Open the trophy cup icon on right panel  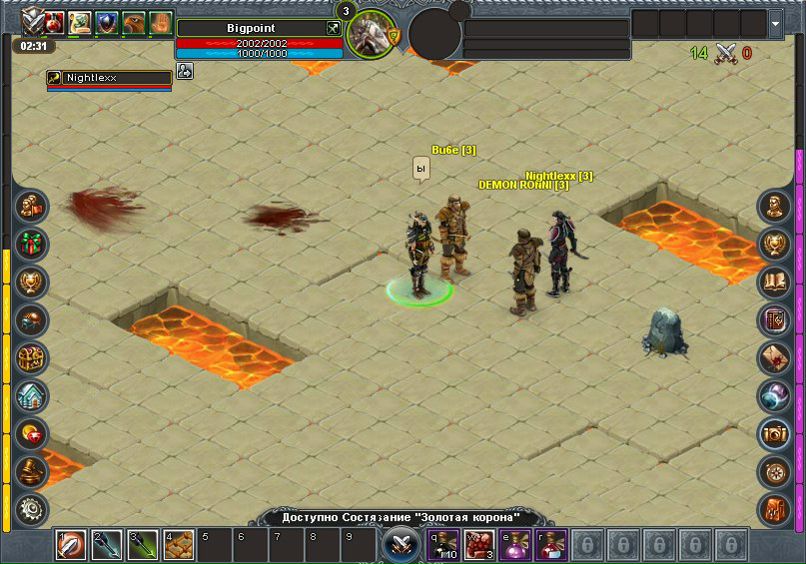click(774, 245)
